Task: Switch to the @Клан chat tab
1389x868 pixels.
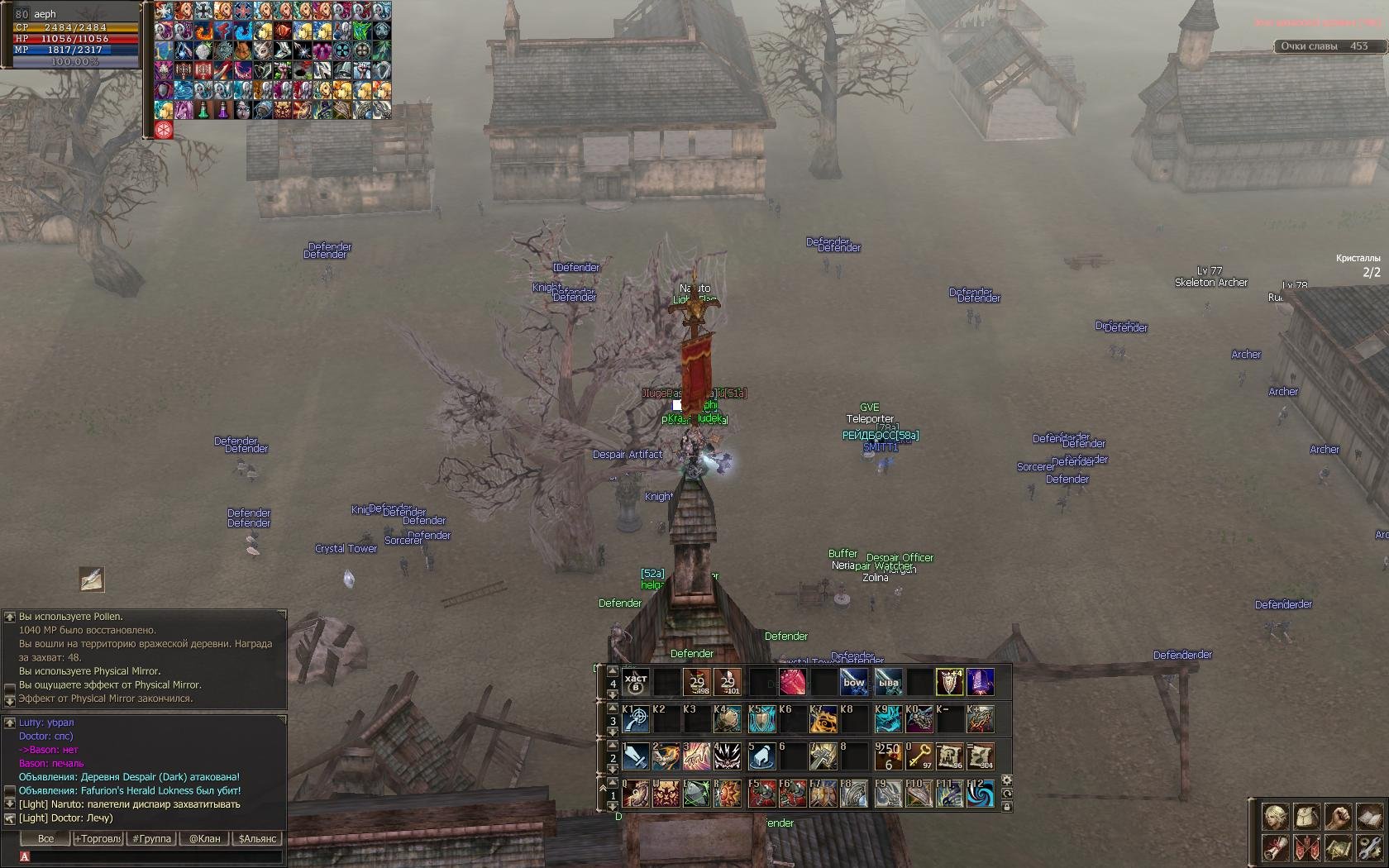Action: click(x=204, y=838)
